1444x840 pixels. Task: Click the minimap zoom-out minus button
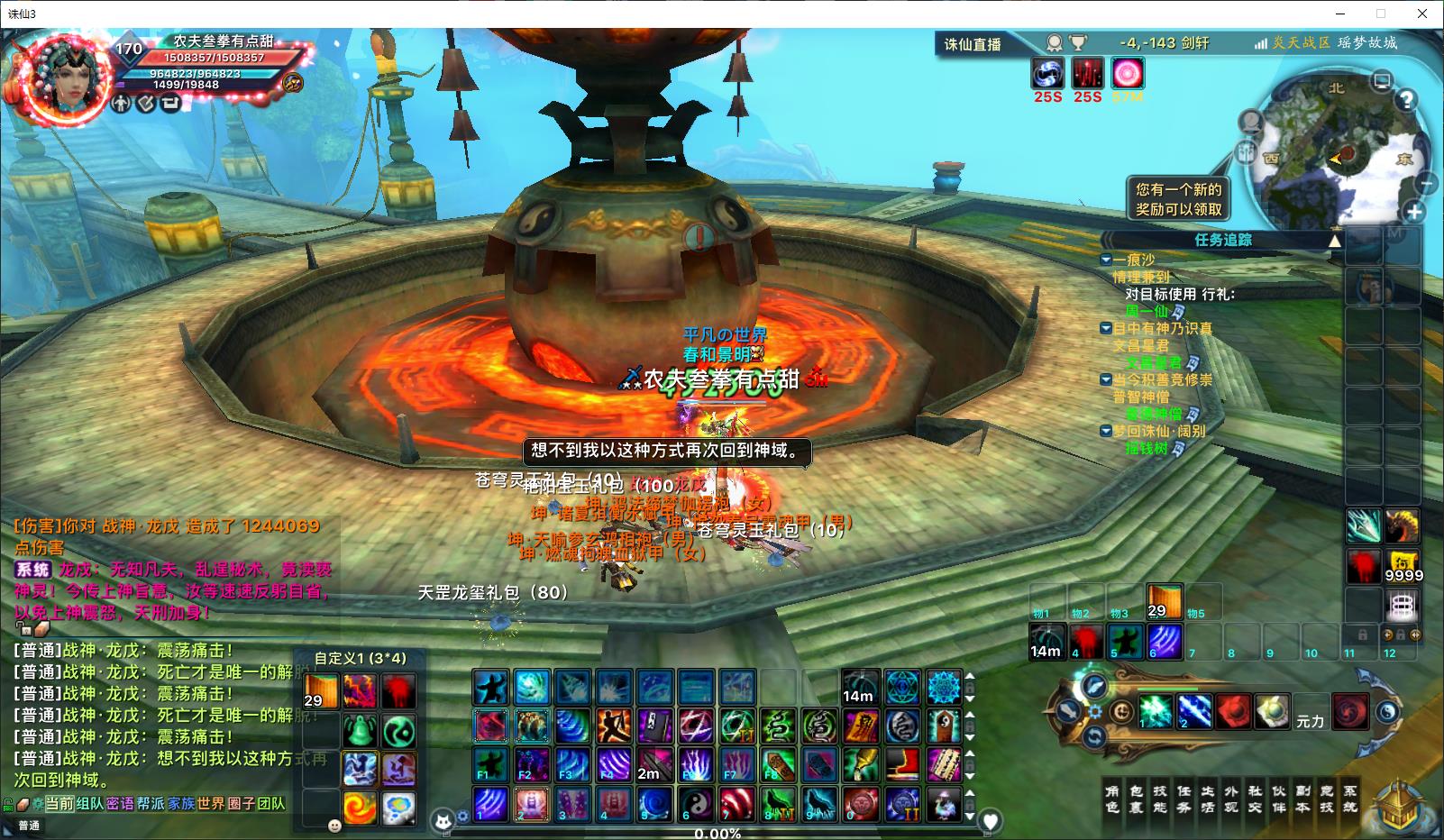pyautogui.click(x=1426, y=183)
